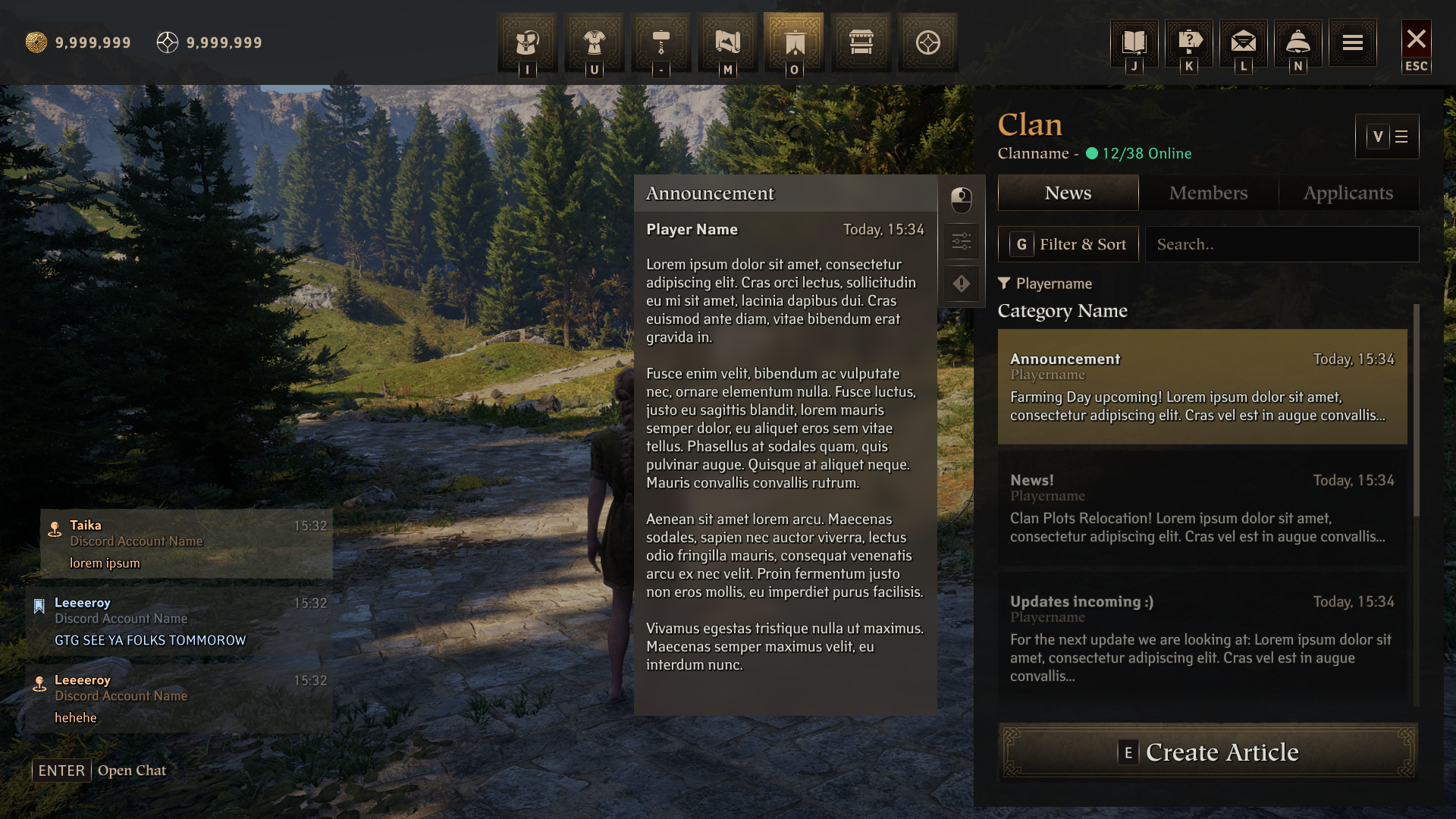The image size is (1456, 819).
Task: Open the mail envelope icon
Action: pyautogui.click(x=1243, y=42)
